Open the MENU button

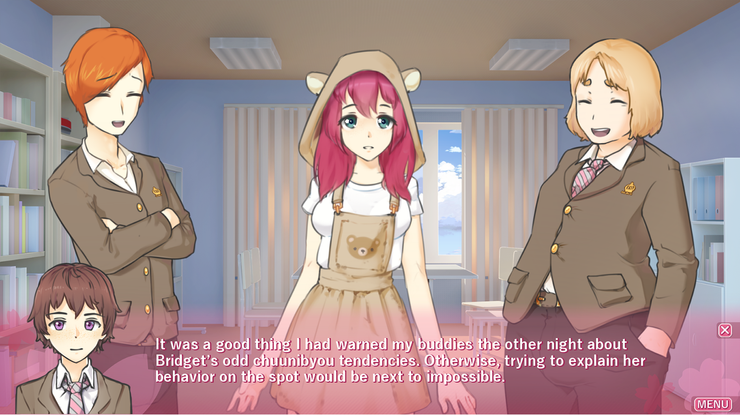pos(712,403)
